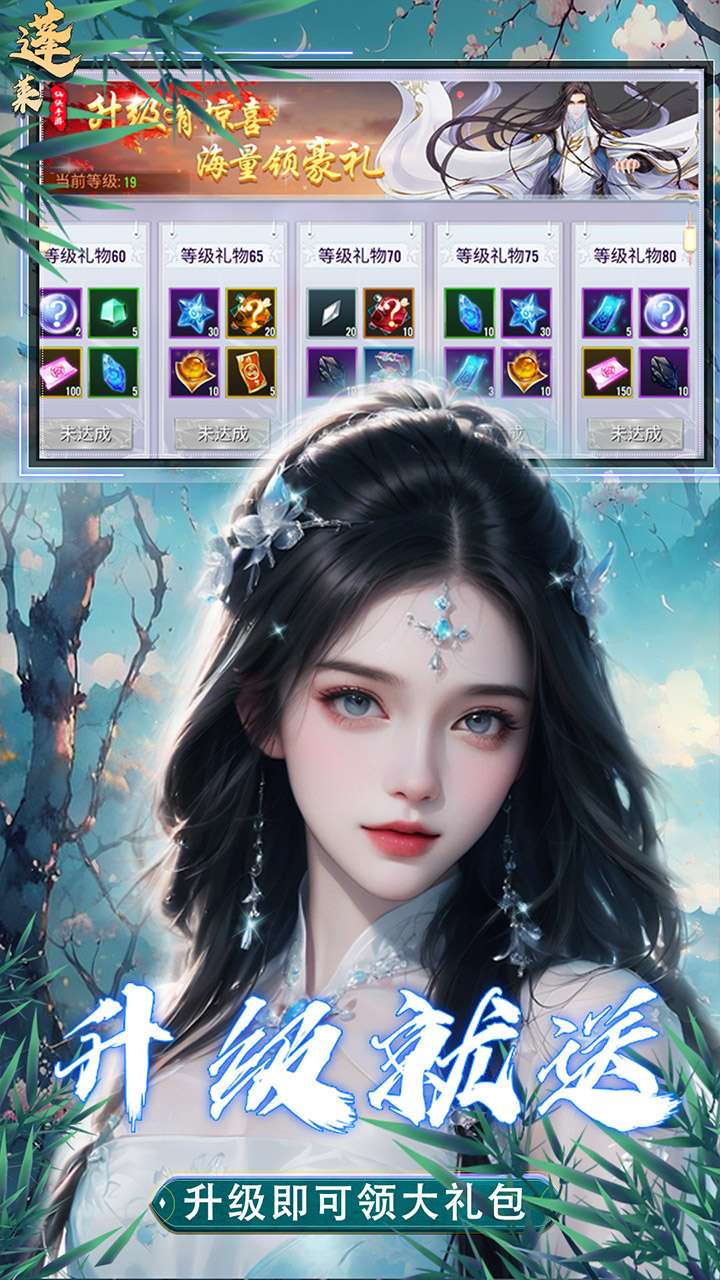
Task: Choose the orange mystery chest in 等级礼物65
Action: [250, 312]
